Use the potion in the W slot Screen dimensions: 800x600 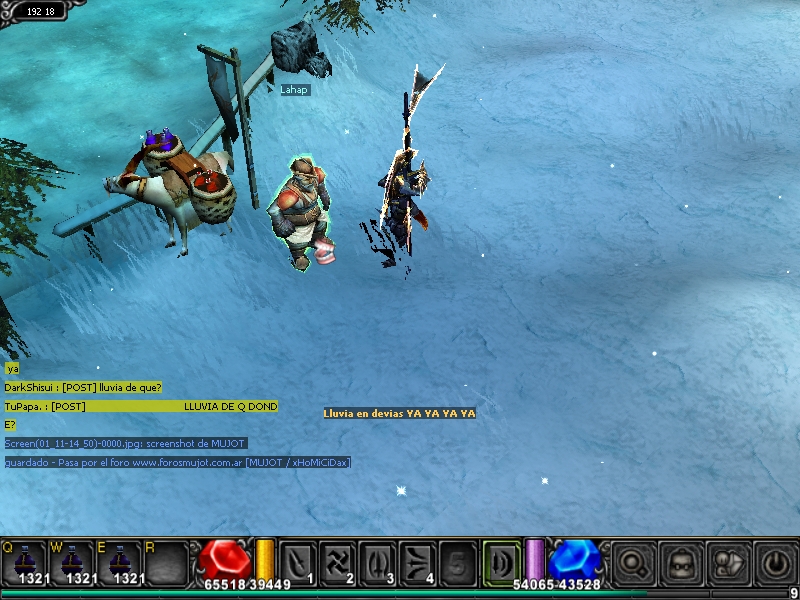(73, 563)
